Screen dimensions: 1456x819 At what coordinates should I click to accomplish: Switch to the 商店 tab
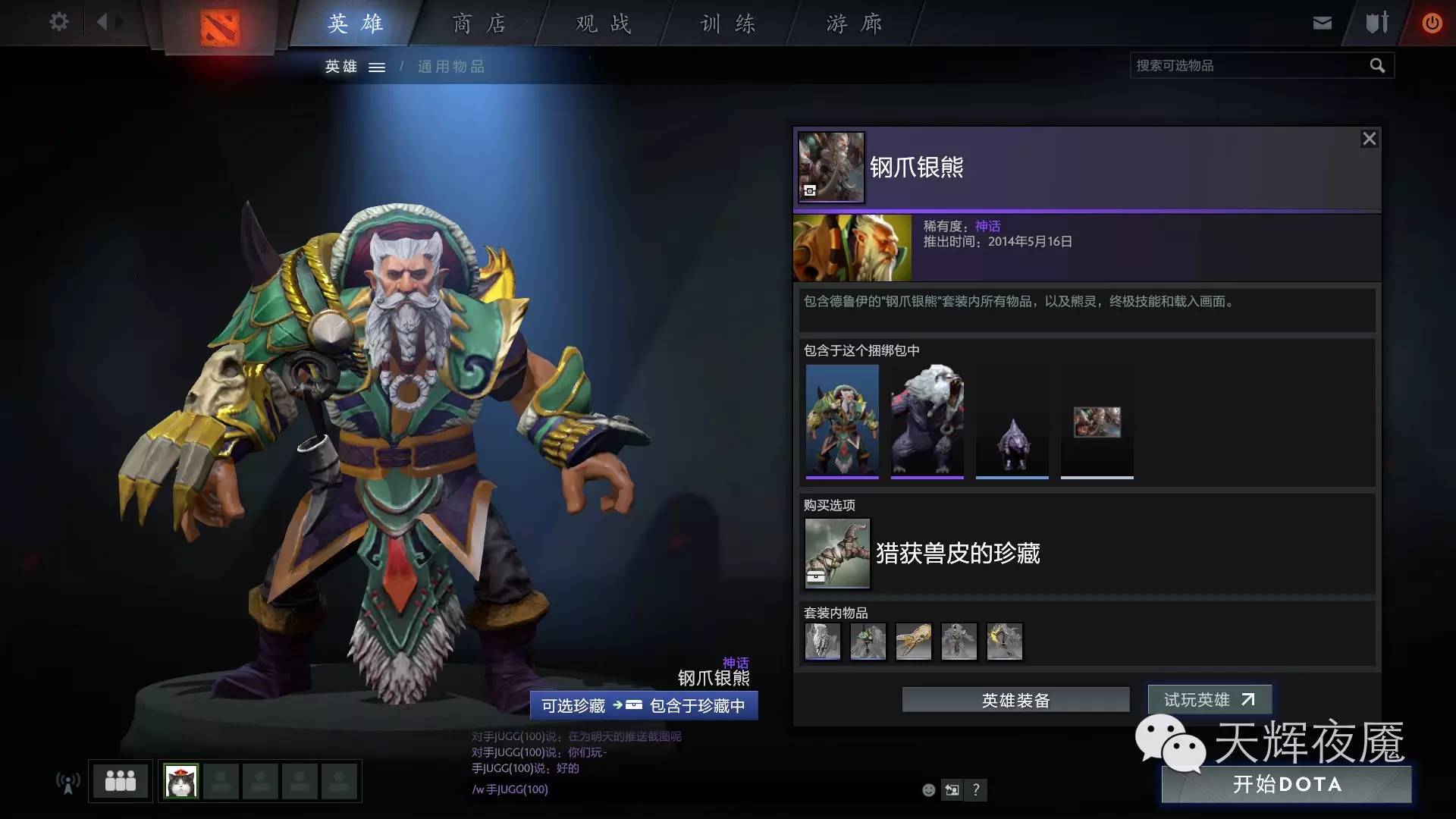click(479, 24)
